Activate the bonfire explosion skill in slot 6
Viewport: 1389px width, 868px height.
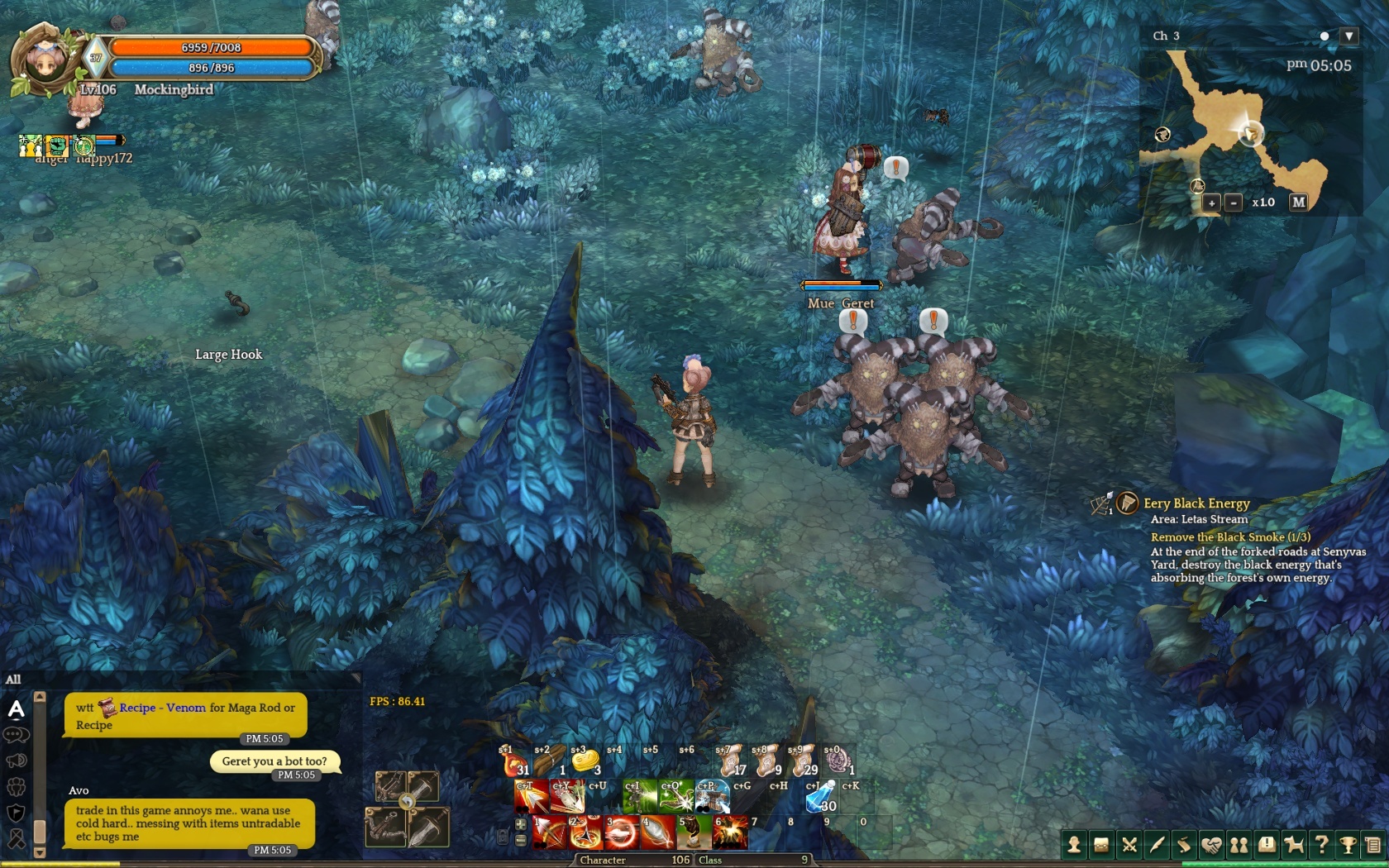(x=730, y=833)
